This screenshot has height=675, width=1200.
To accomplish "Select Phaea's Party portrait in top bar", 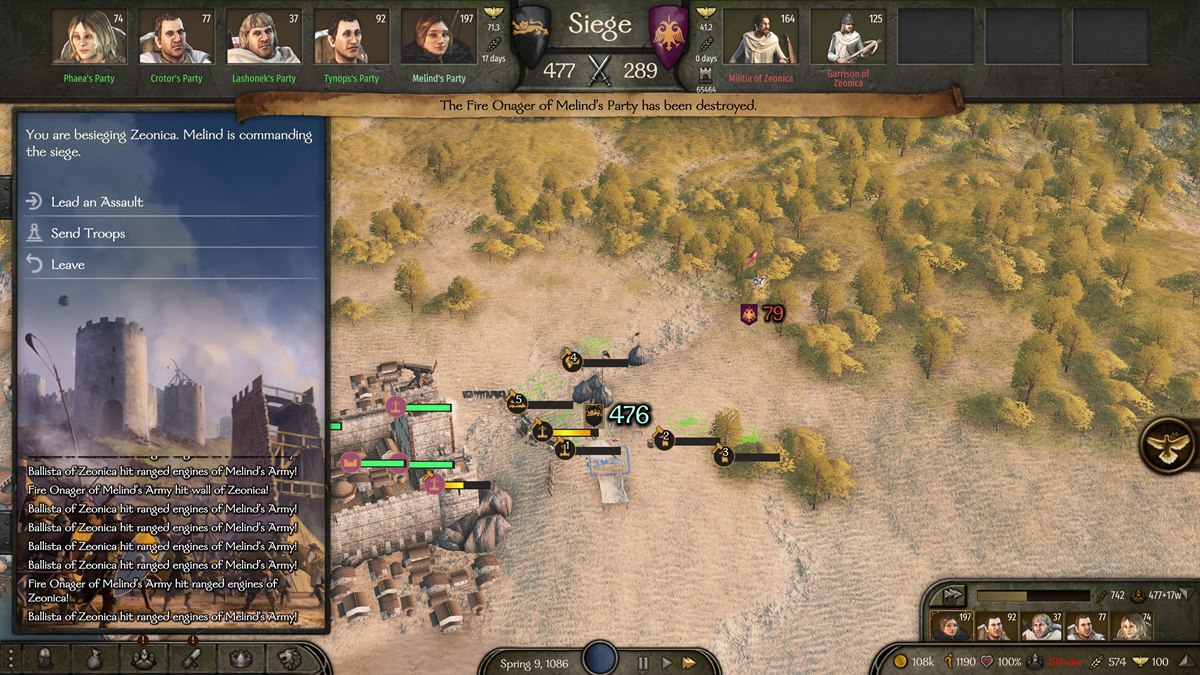I will (x=88, y=38).
